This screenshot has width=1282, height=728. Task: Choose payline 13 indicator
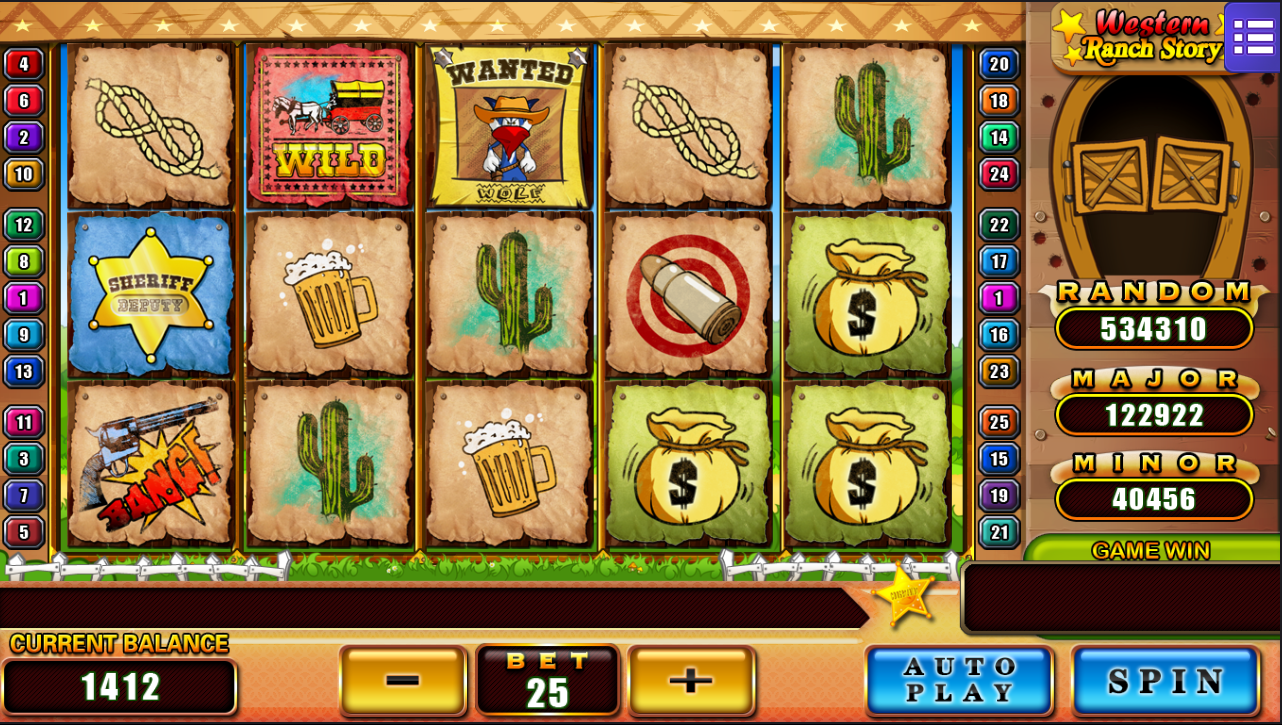[23, 371]
